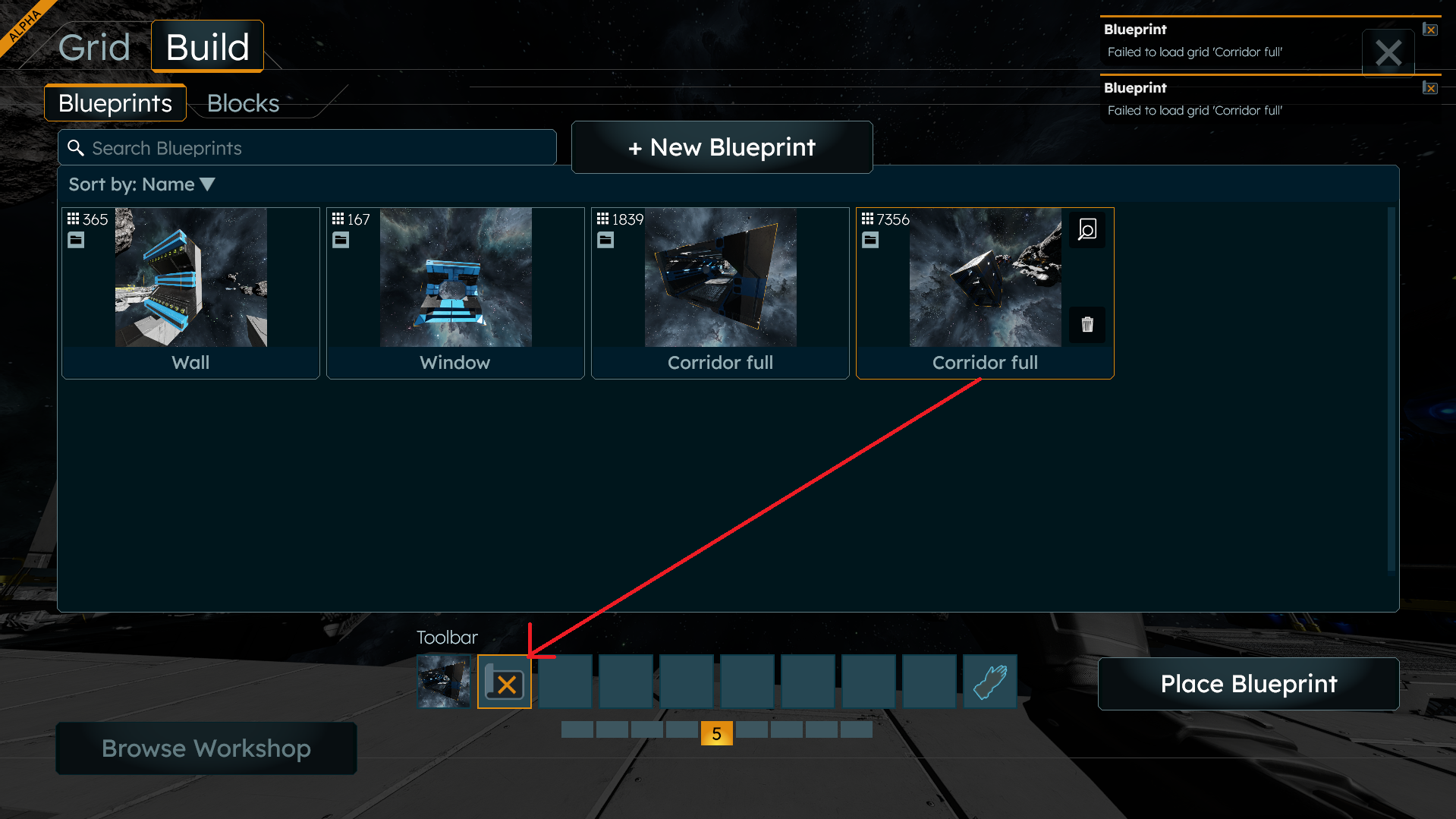Viewport: 1456px width, 819px height.
Task: Choose the Window blueprint
Action: tap(455, 292)
